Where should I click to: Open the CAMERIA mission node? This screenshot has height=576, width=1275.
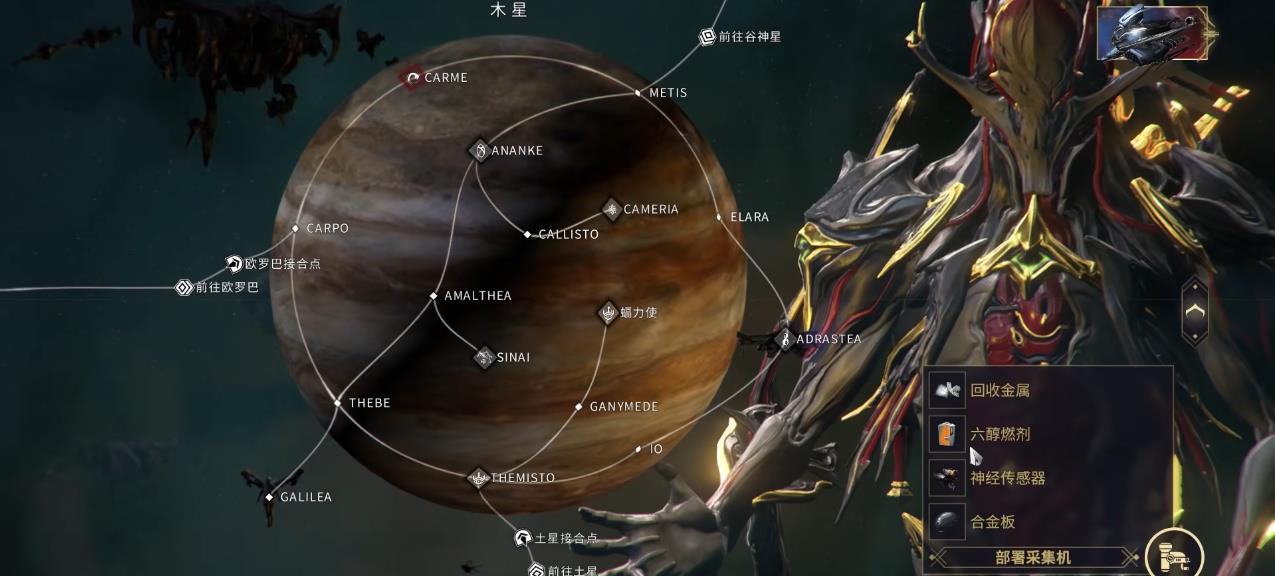click(x=611, y=209)
